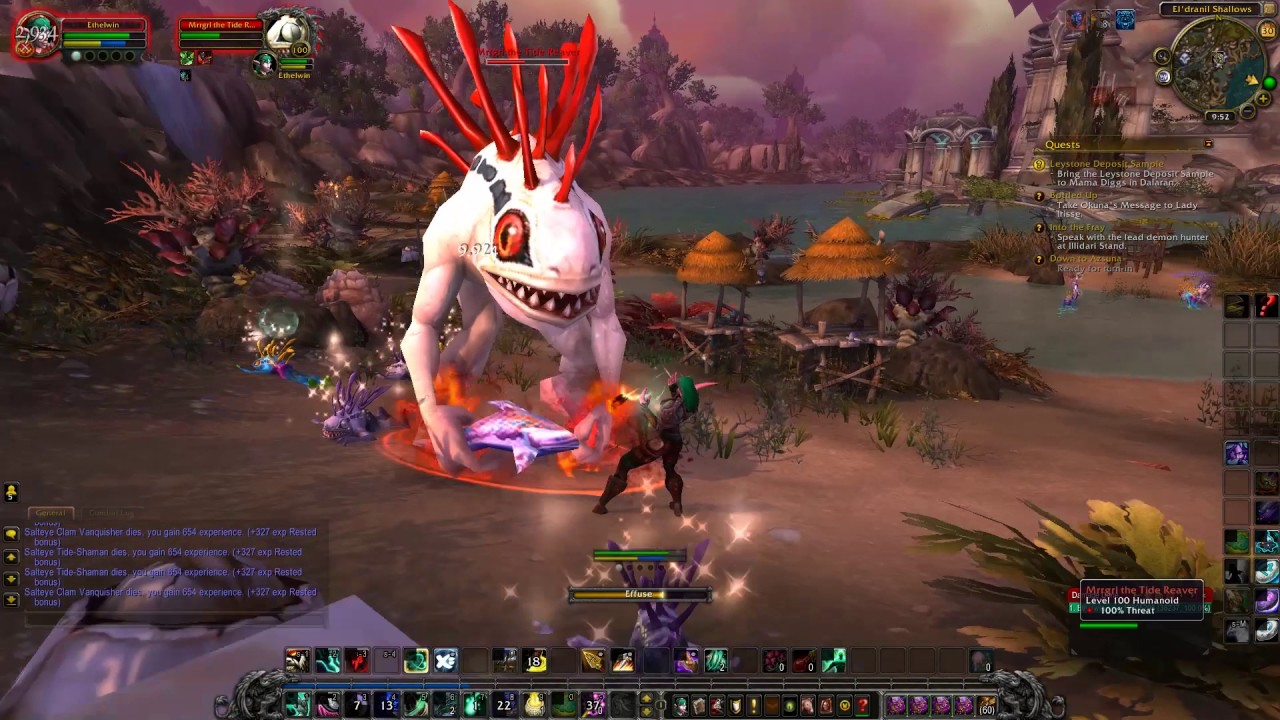Viewport: 1280px width, 720px height.
Task: Open the red question mark help button
Action: pos(862,706)
